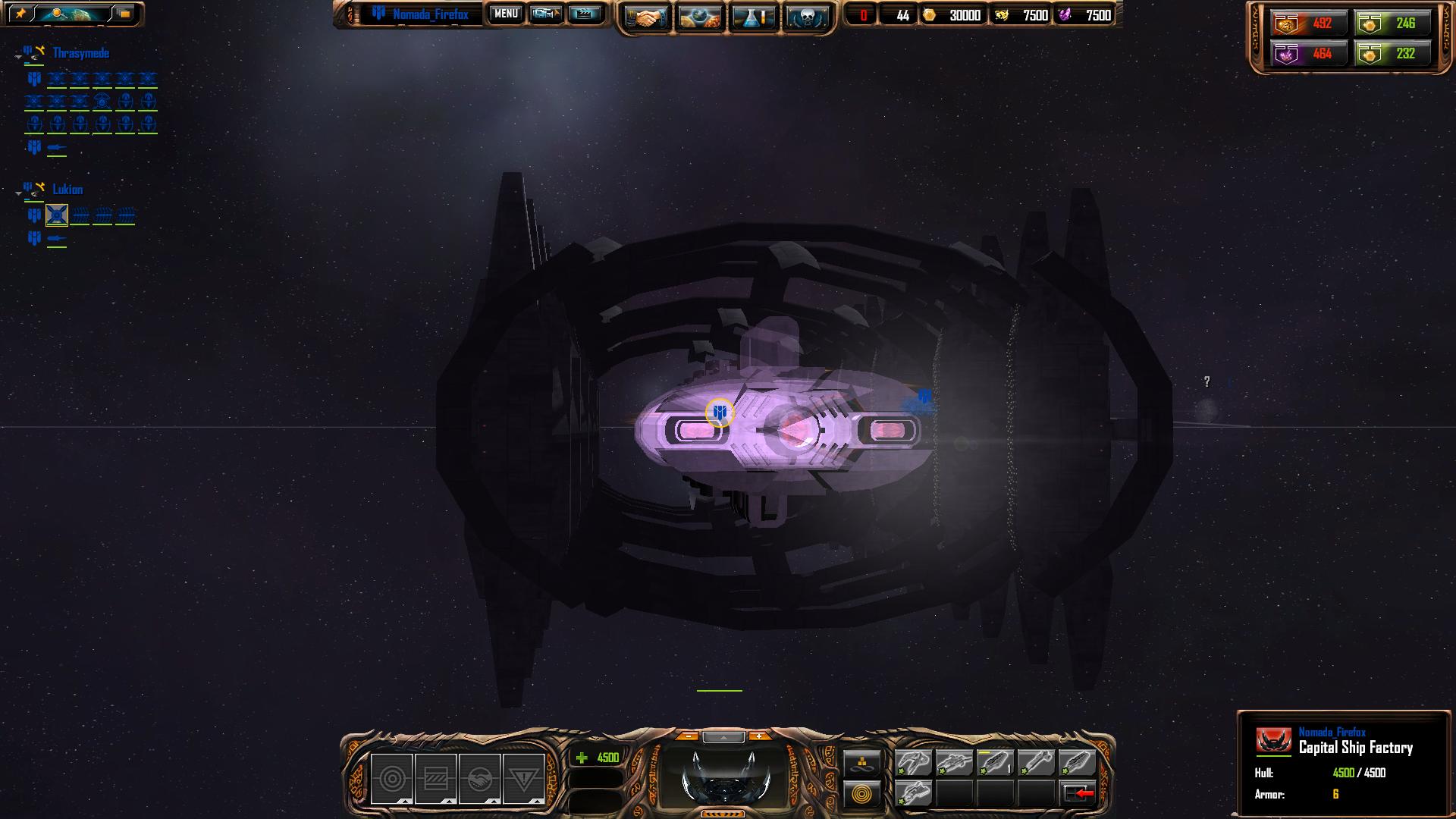Pin the empire tree with pushpin
Screen dimensions: 1456x819
pos(20,14)
